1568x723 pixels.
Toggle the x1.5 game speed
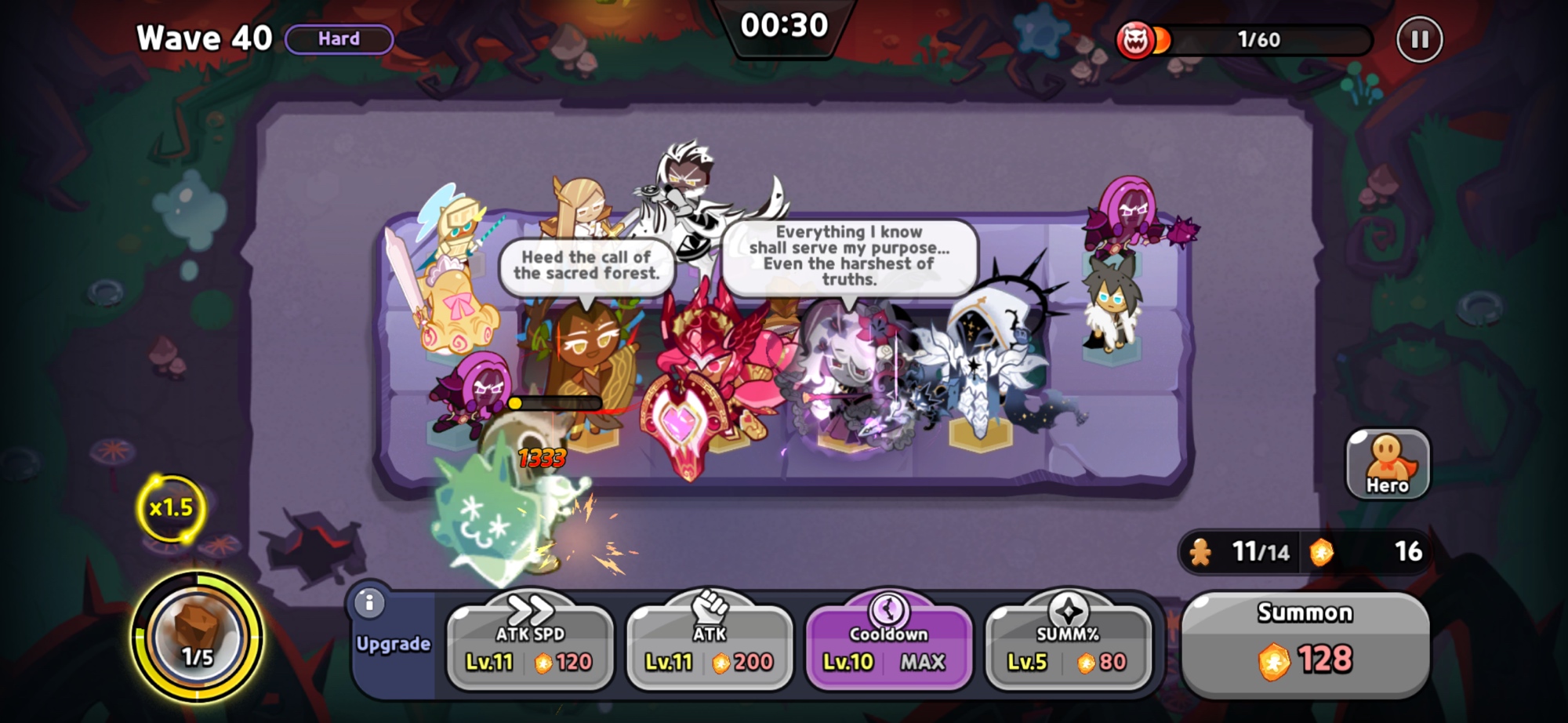171,508
